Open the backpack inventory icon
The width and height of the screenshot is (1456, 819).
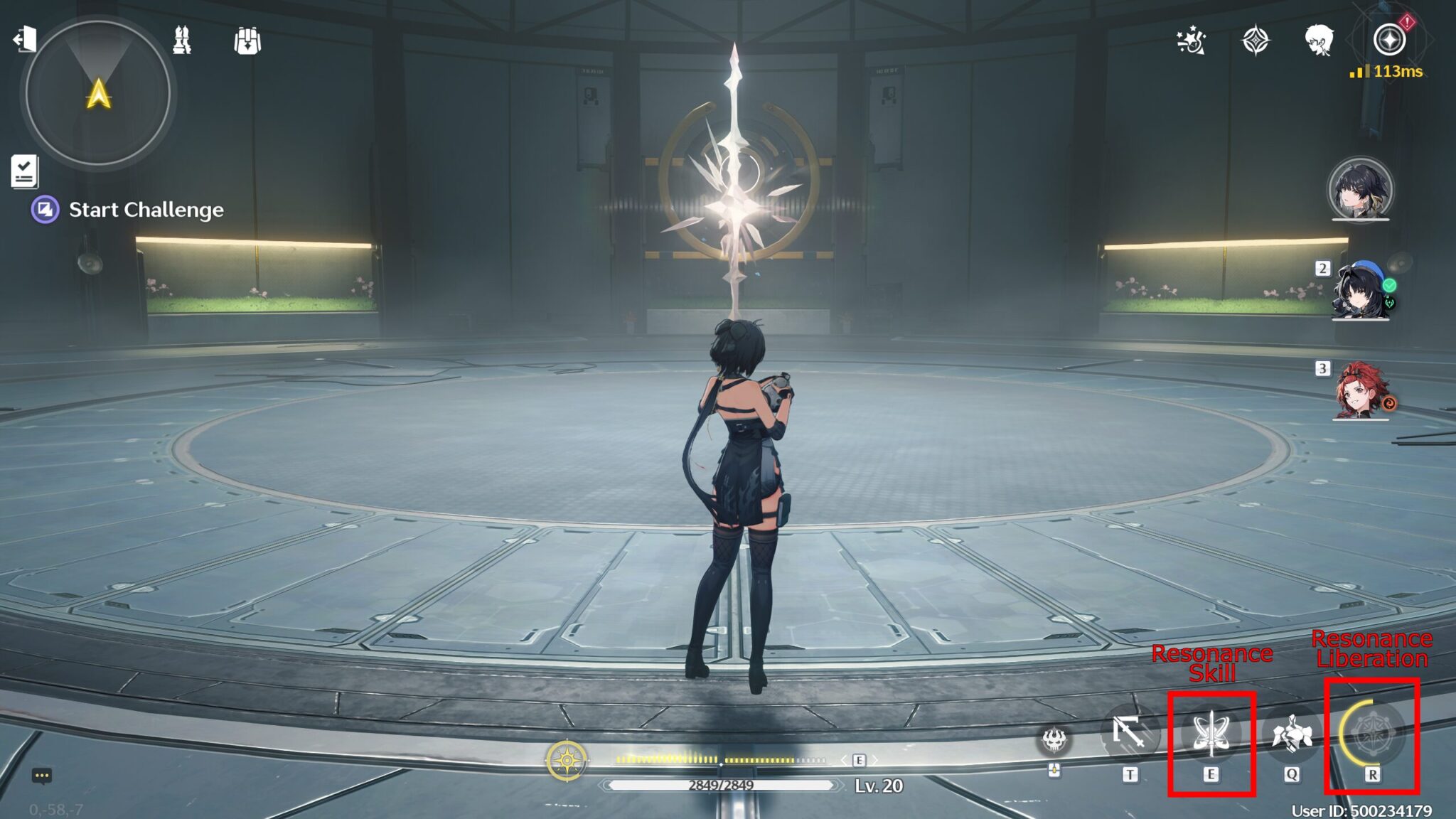coord(247,41)
